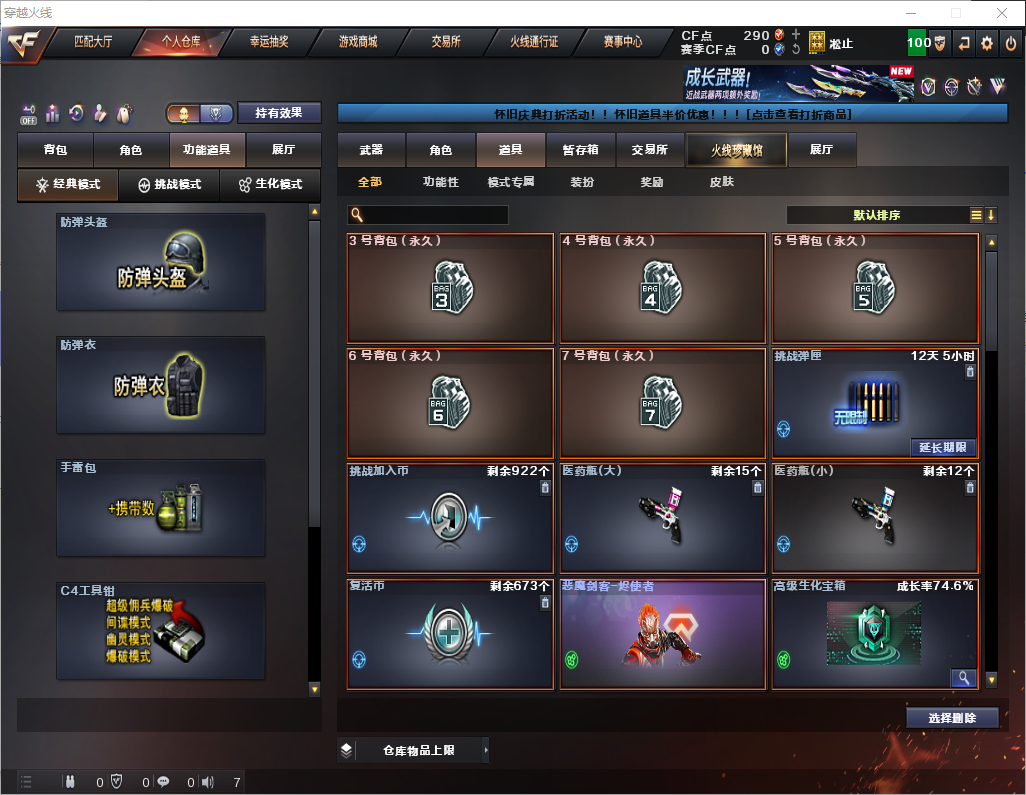Open the 交易所 menu in the top bar
This screenshot has width=1026, height=795.
tap(446, 42)
